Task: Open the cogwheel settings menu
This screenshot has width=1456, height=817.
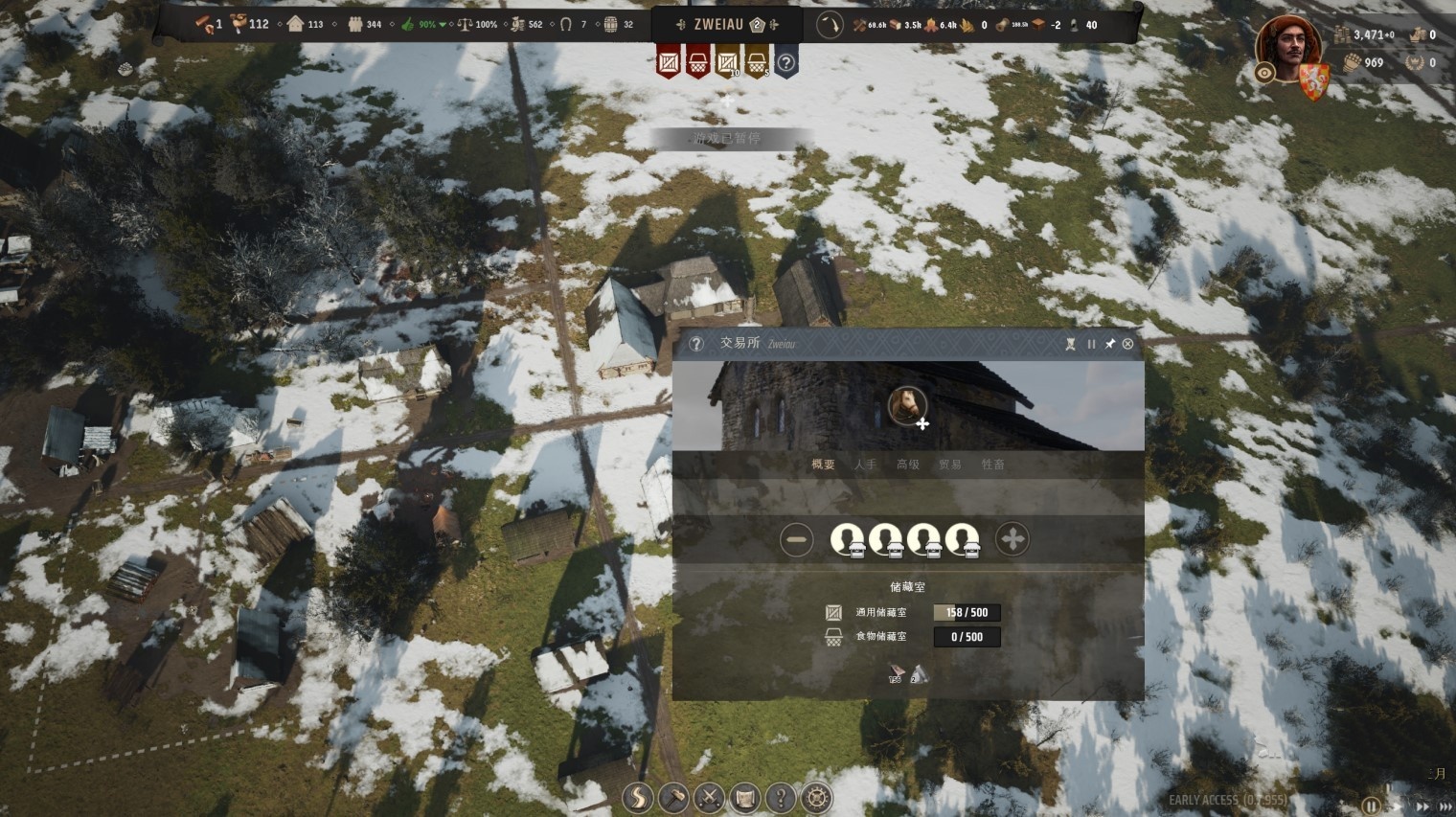Action: 816,798
